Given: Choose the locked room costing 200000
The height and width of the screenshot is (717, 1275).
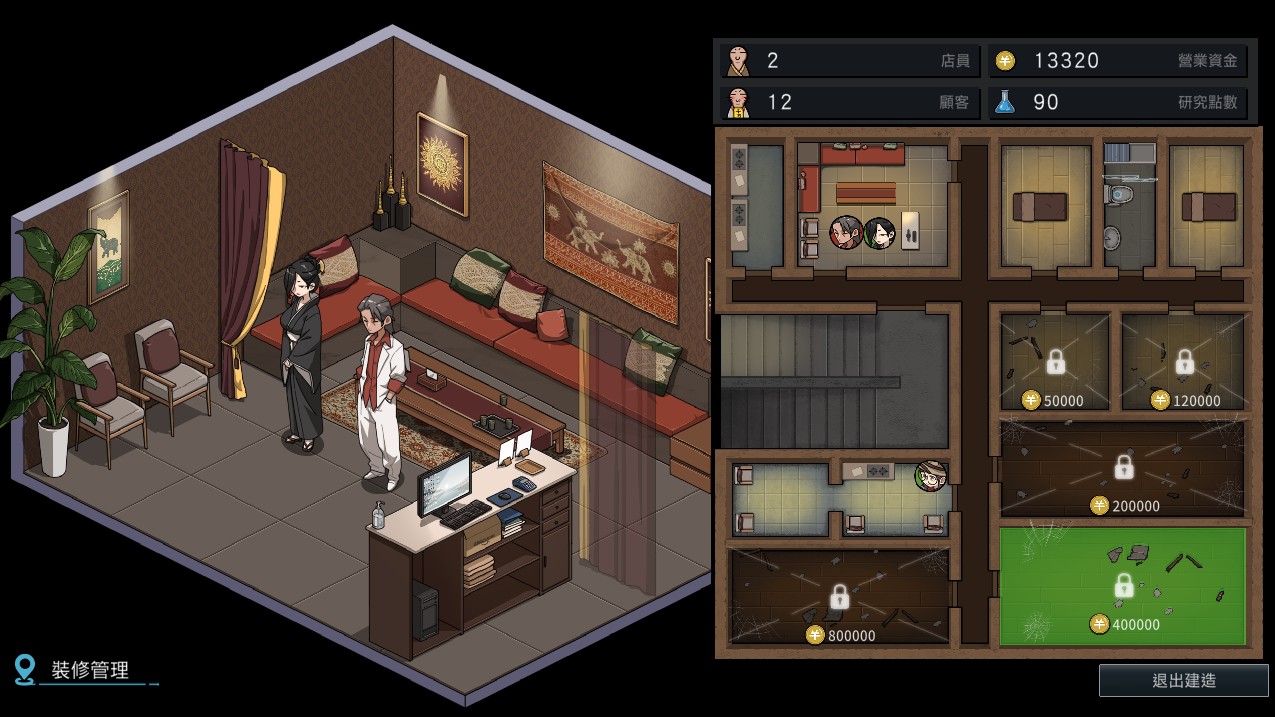Looking at the screenshot, I should [1124, 467].
